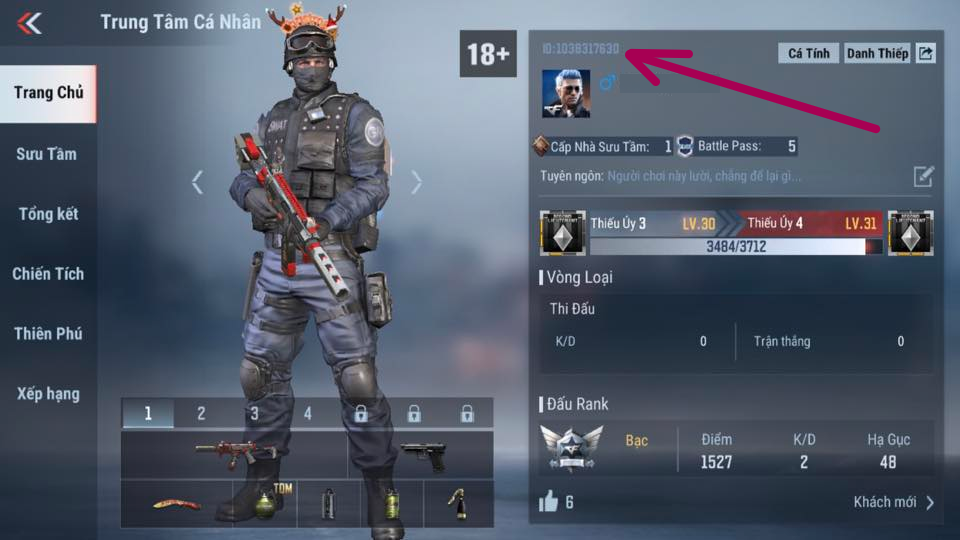Click the share icon beside Danh Thiếp

point(926,53)
